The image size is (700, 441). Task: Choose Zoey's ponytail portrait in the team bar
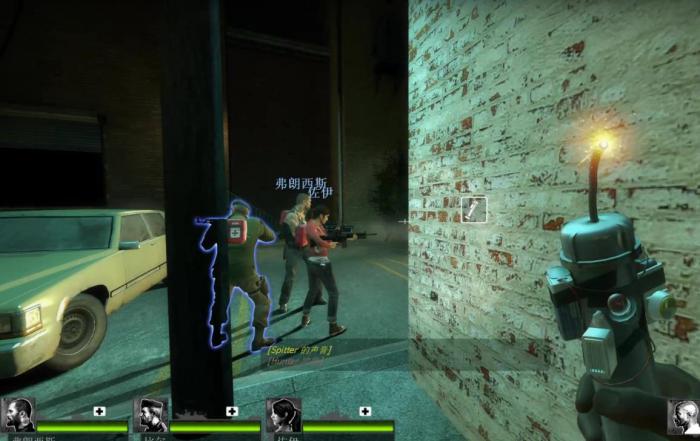point(283,415)
